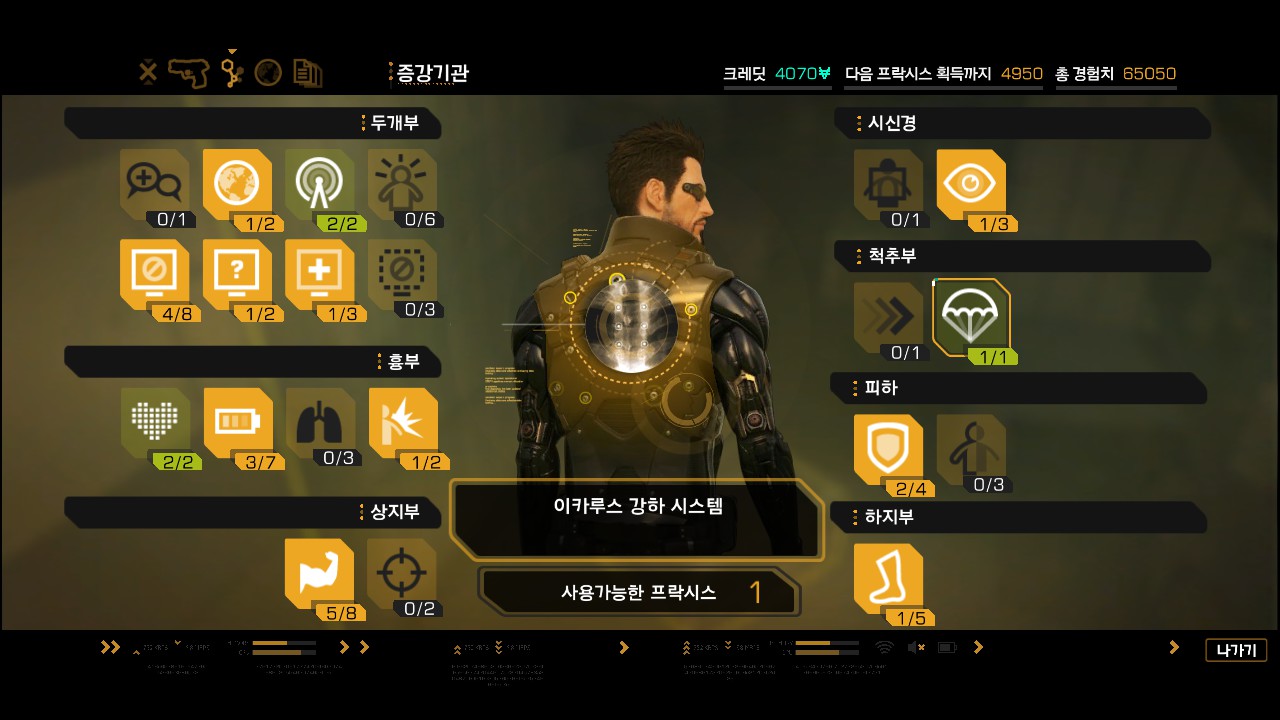Open the Infolink antenna augmentation
The width and height of the screenshot is (1280, 720).
click(x=319, y=184)
